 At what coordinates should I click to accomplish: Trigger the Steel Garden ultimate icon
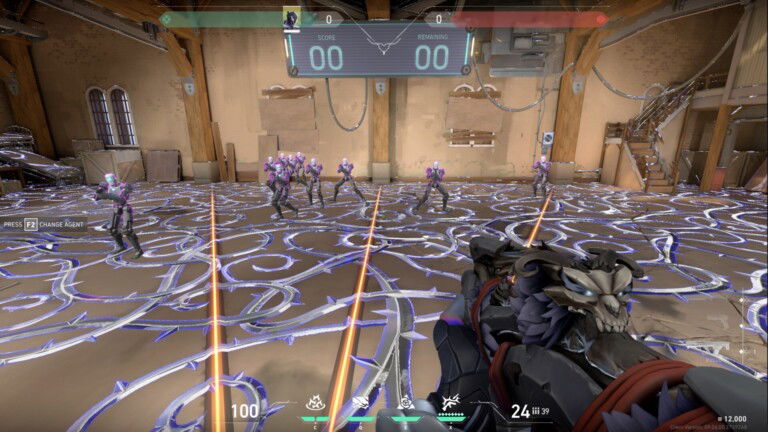point(450,405)
